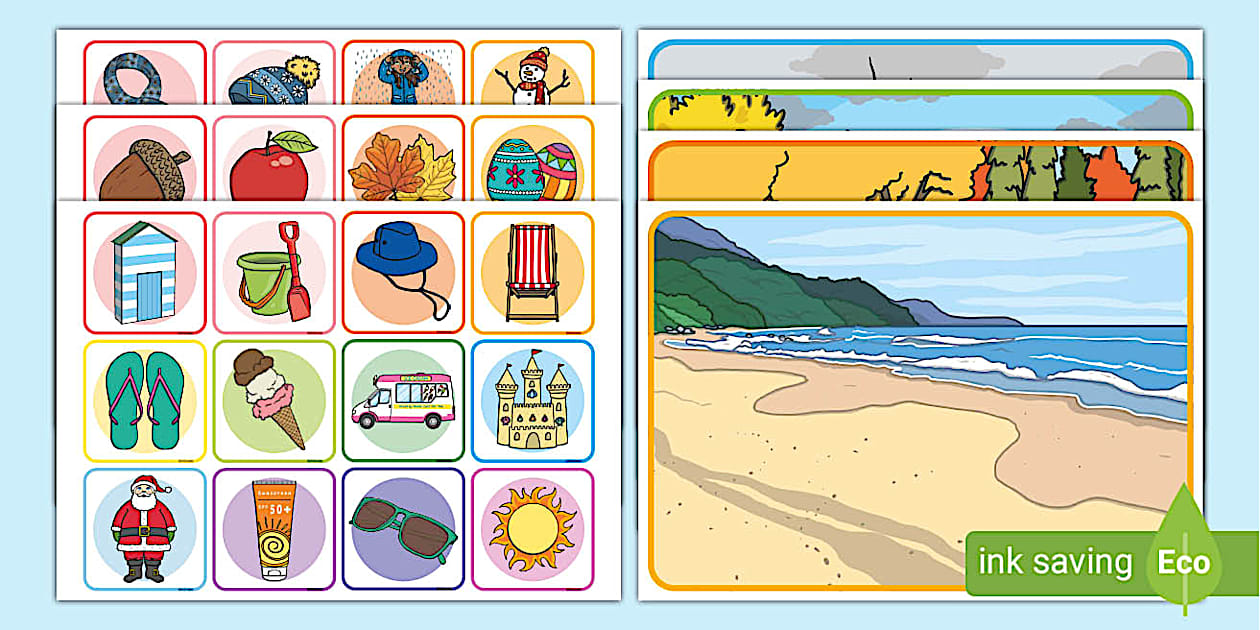Choose the autumn leaves card
Screen dimensions: 1260x630
(403, 160)
